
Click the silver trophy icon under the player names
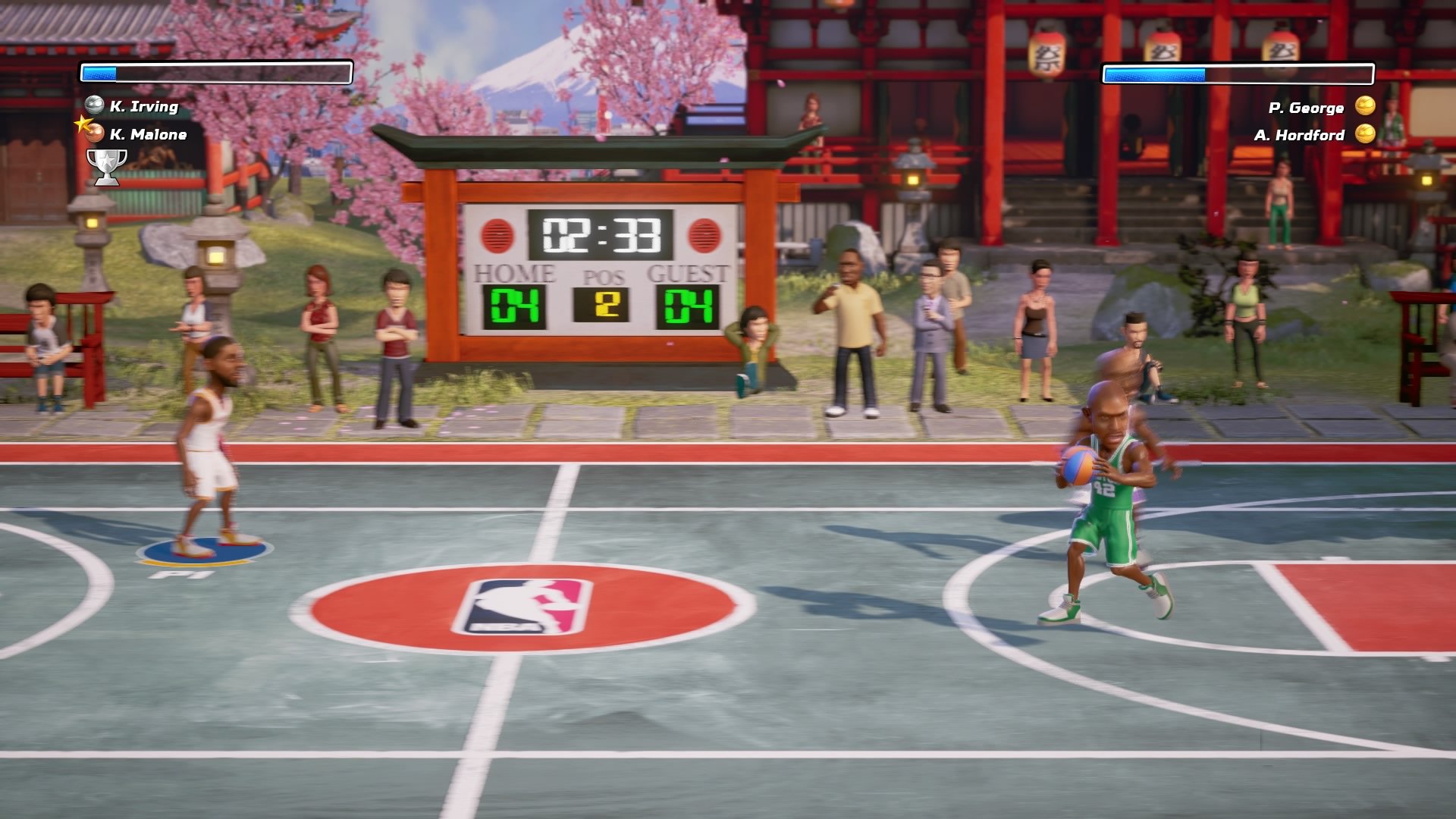click(108, 165)
